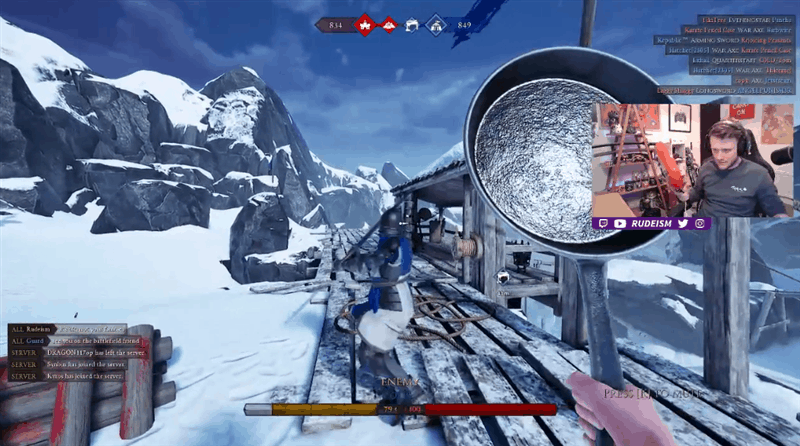
Task: Open the YouTube icon on streamer banner
Action: 619,223
